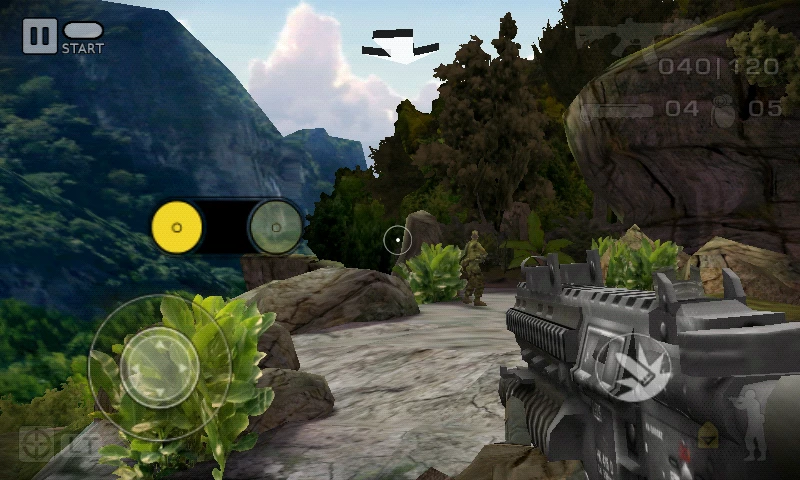The width and height of the screenshot is (800, 480).
Task: Pause the game with the pause button
Action: (x=39, y=37)
